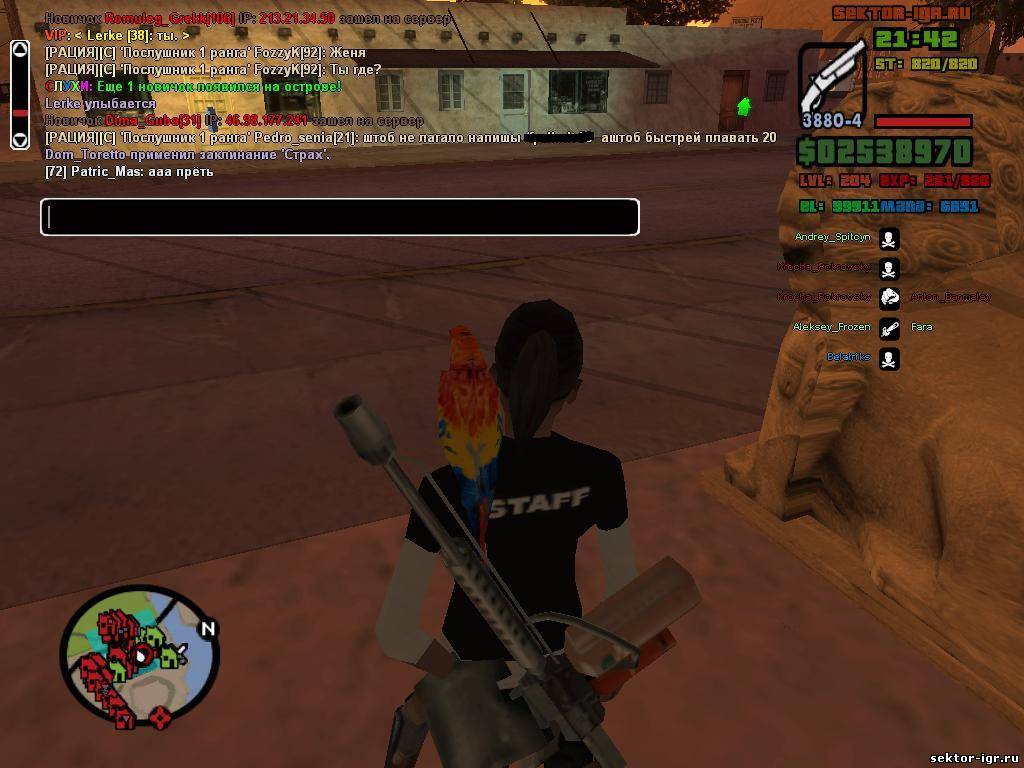Screen dimensions: 1024x768
Task: Click the fist icon beside Anton_Barmaley
Action: pos(889,297)
